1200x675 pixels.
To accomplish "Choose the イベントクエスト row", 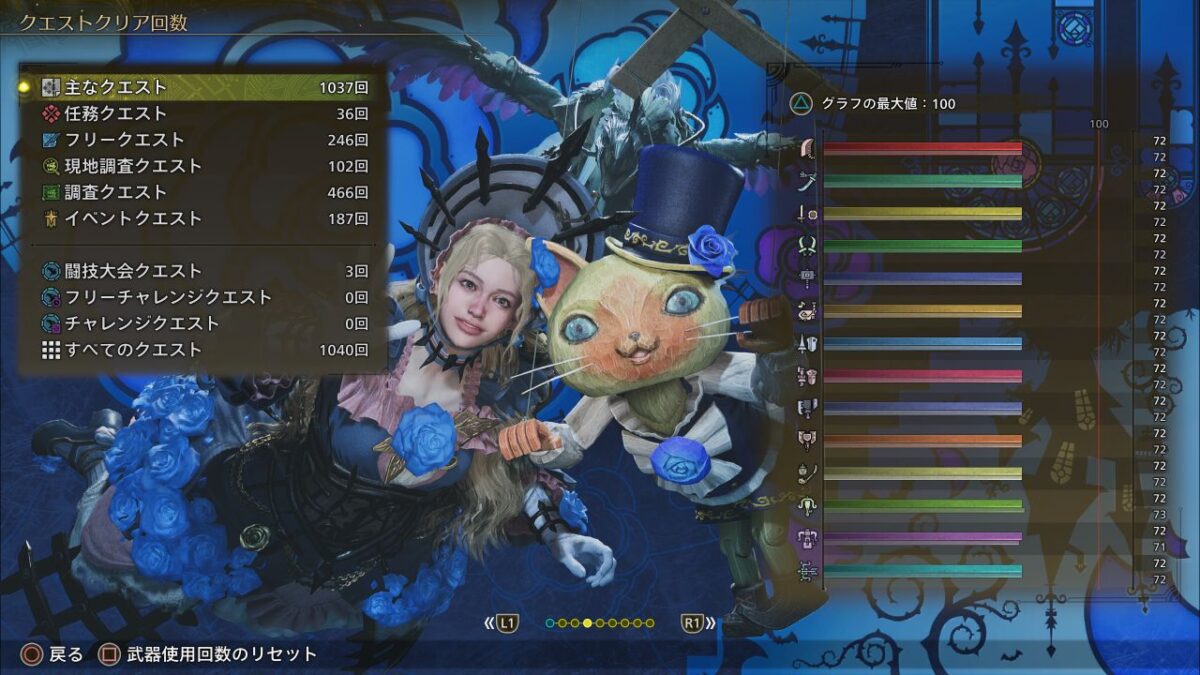I will click(x=200, y=218).
